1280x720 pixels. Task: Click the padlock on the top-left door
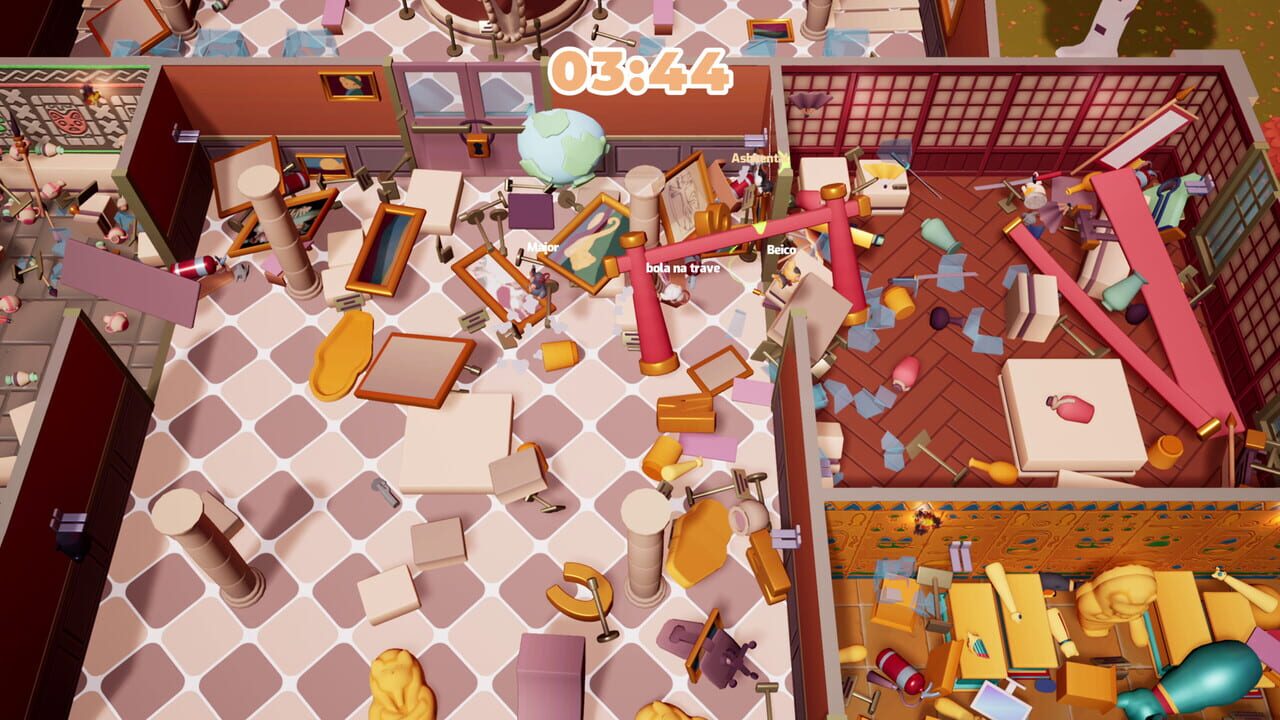[476, 147]
